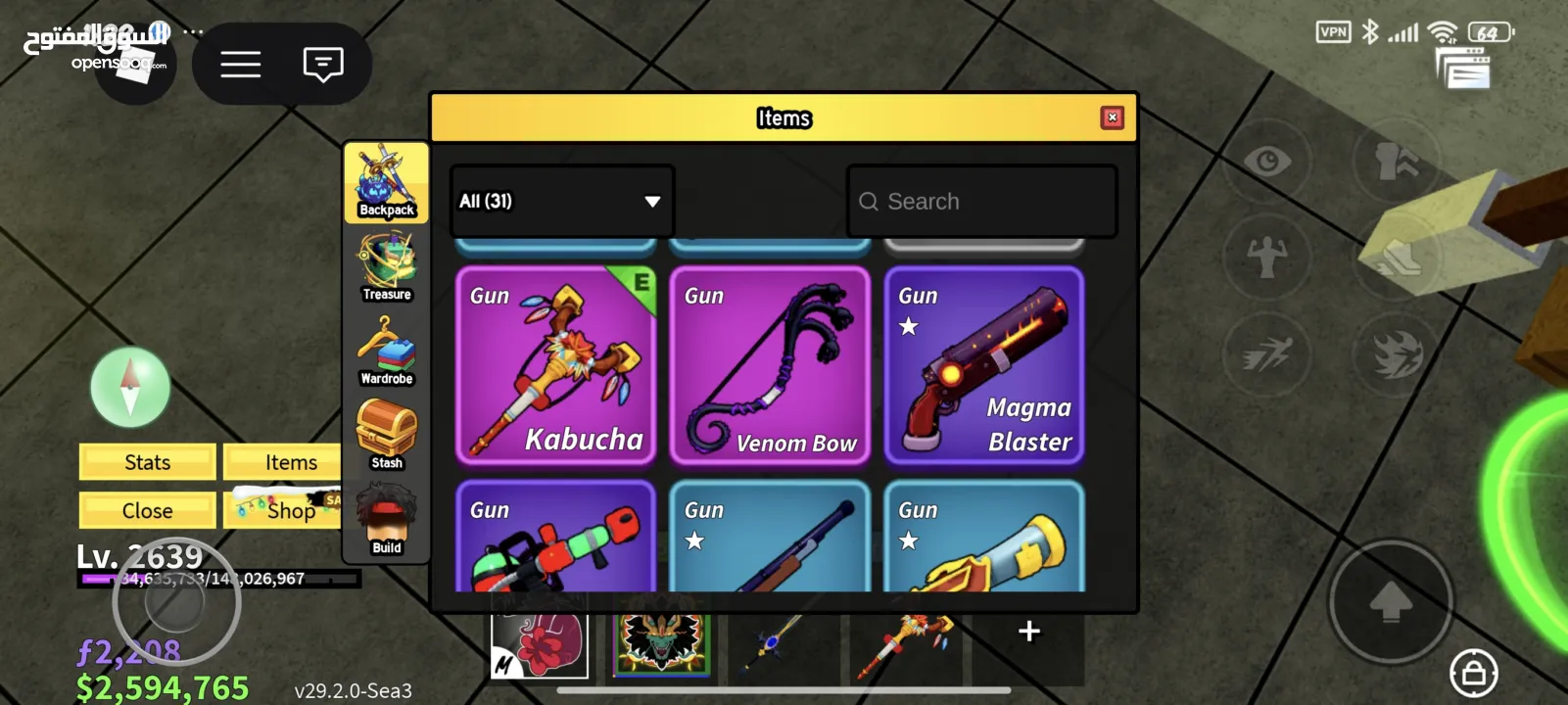Choose the Magma Blaster gun
Viewport: 1568px width, 705px height.
pyautogui.click(x=984, y=365)
